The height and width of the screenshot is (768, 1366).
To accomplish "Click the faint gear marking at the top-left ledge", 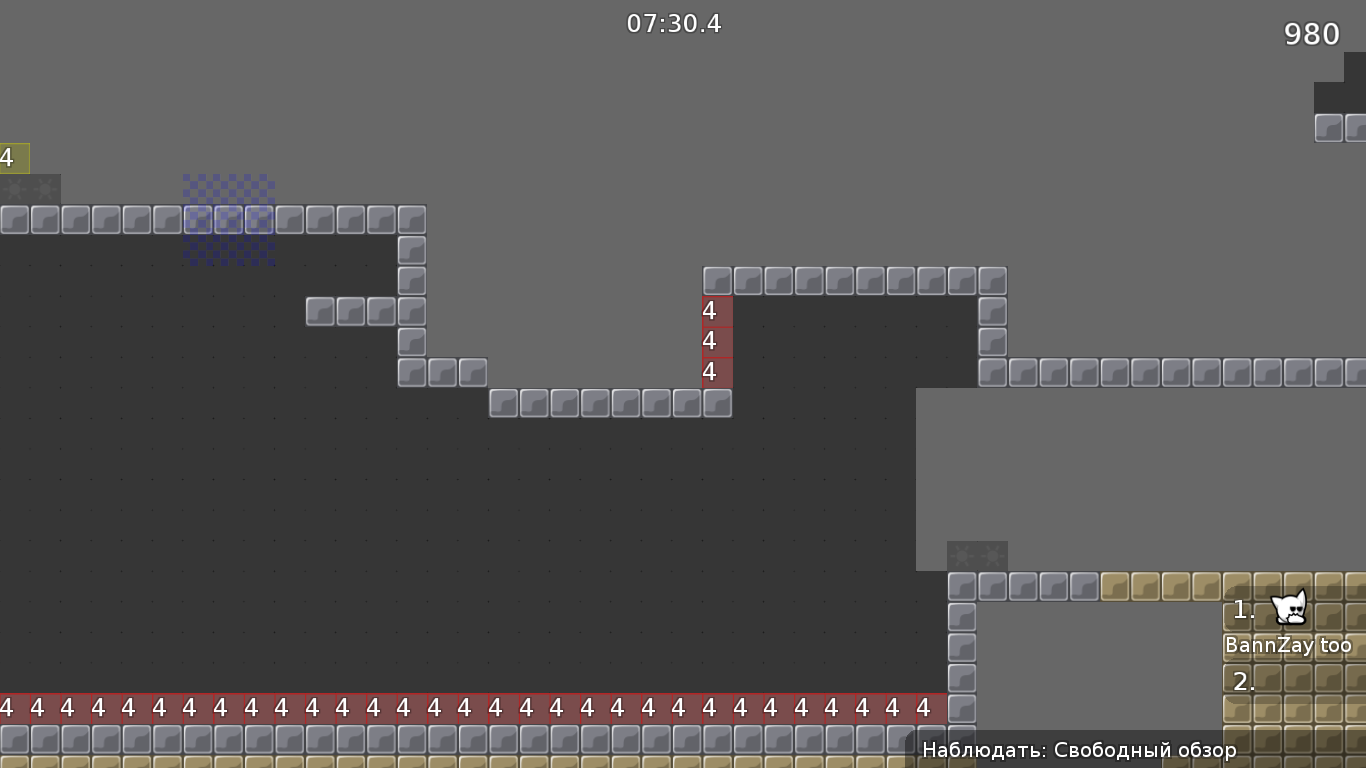I will 30,189.
